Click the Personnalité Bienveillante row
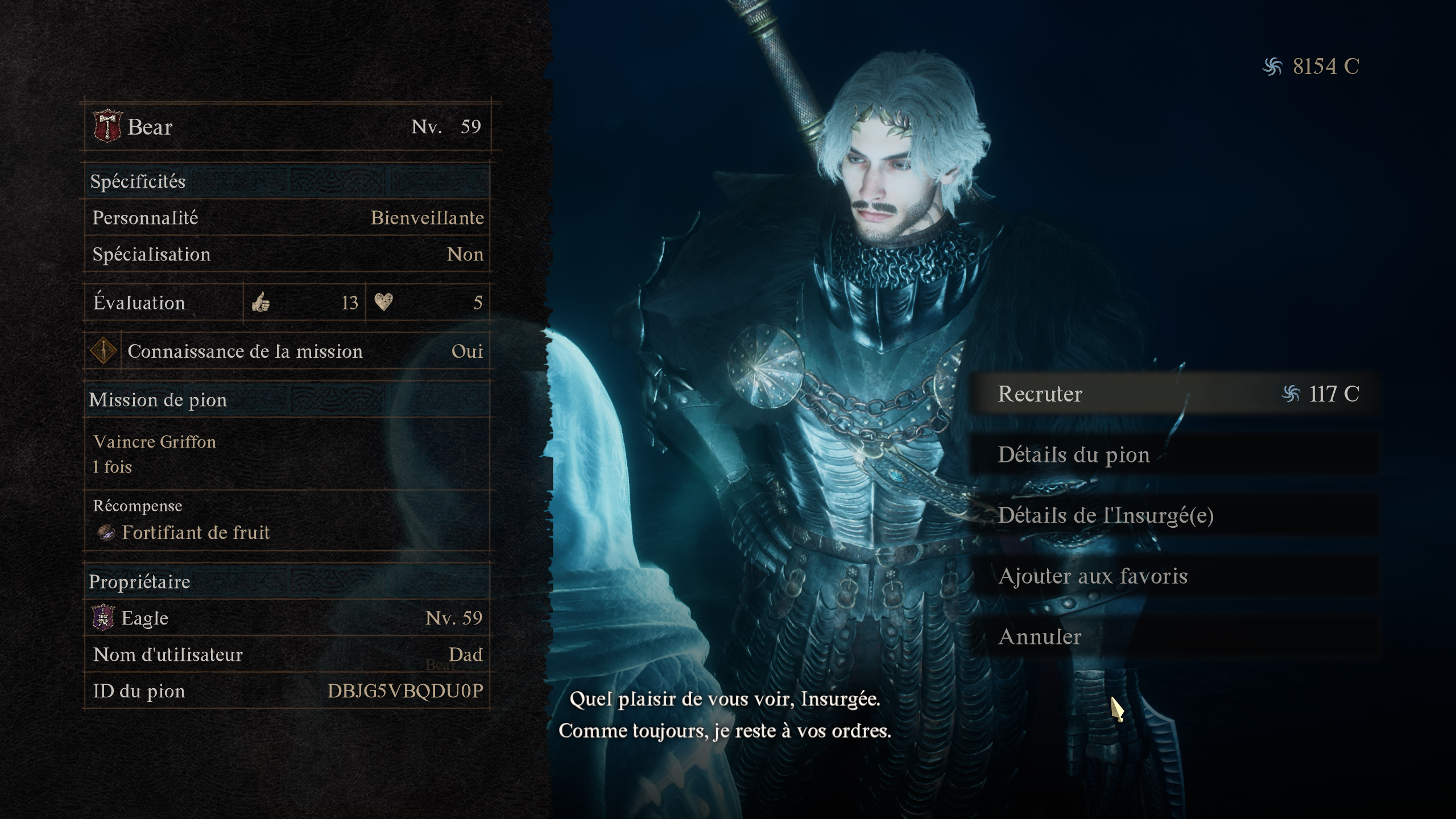 287,217
